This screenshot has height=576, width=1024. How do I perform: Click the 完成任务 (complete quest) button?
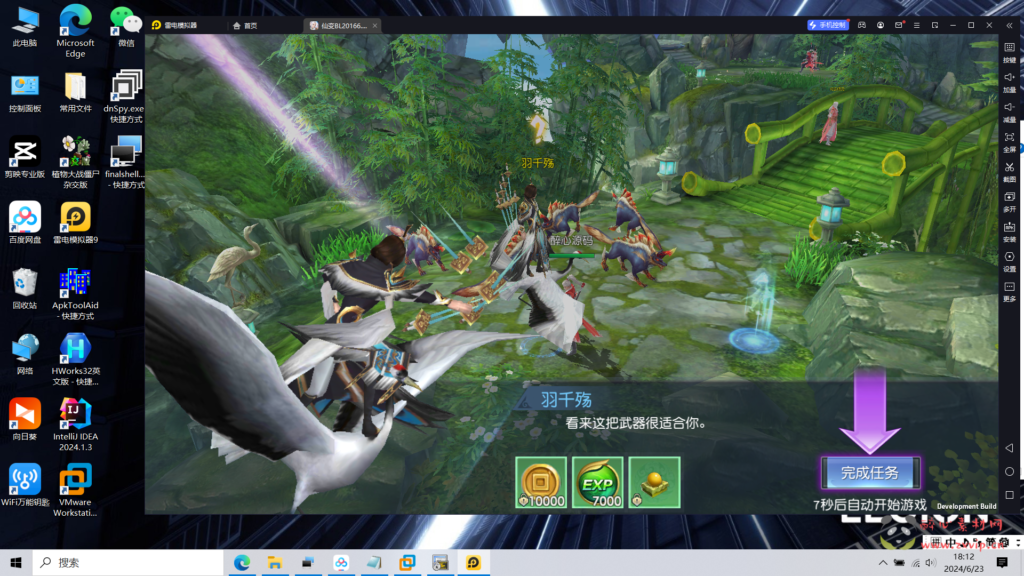pos(869,473)
